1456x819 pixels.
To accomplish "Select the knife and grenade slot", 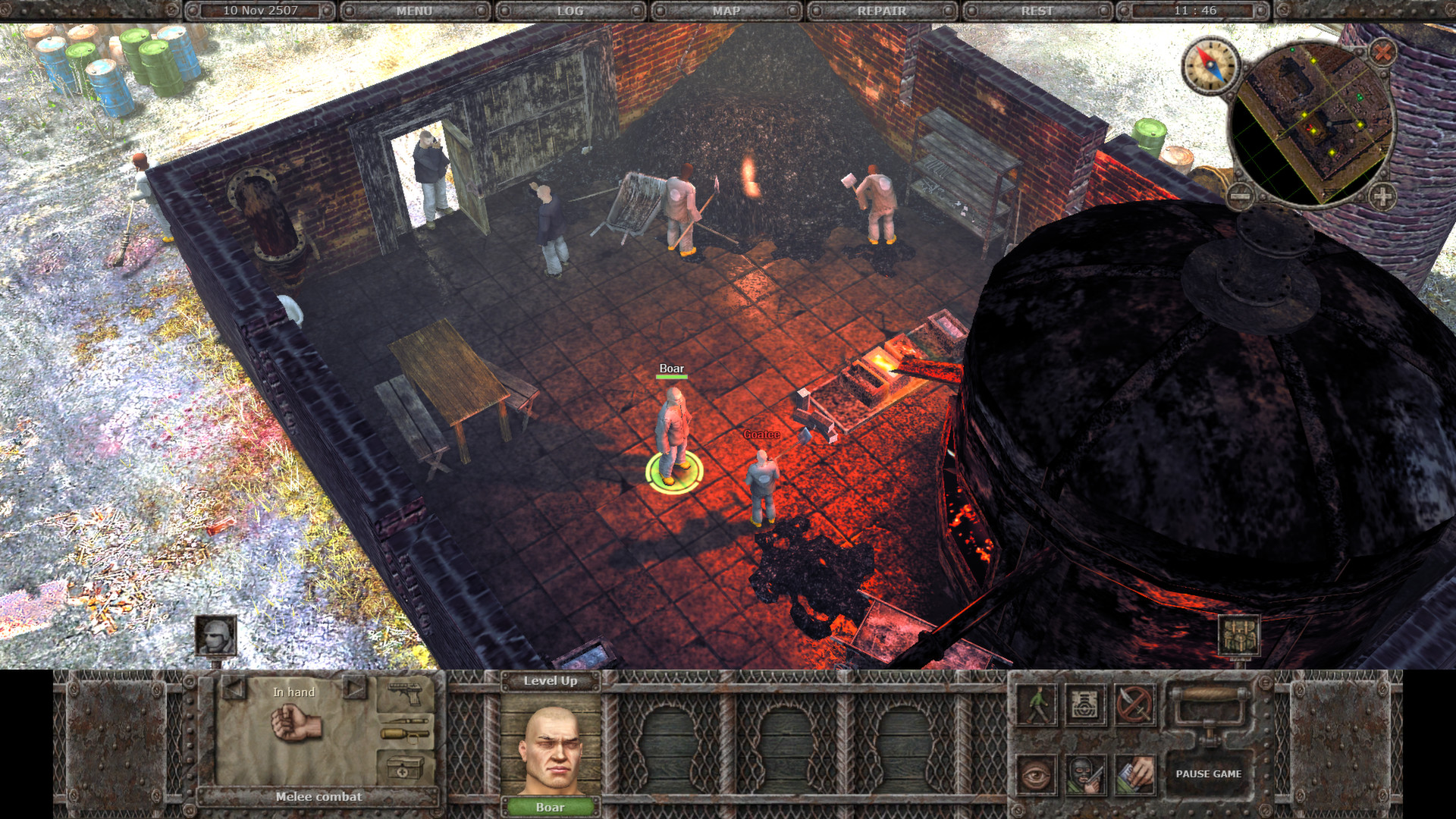I will coord(405,729).
